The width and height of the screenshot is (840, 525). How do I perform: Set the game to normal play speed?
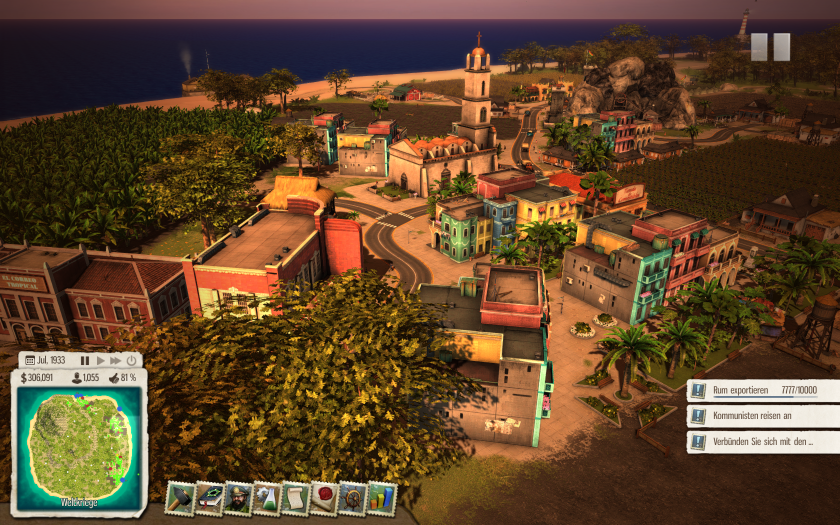click(x=100, y=360)
